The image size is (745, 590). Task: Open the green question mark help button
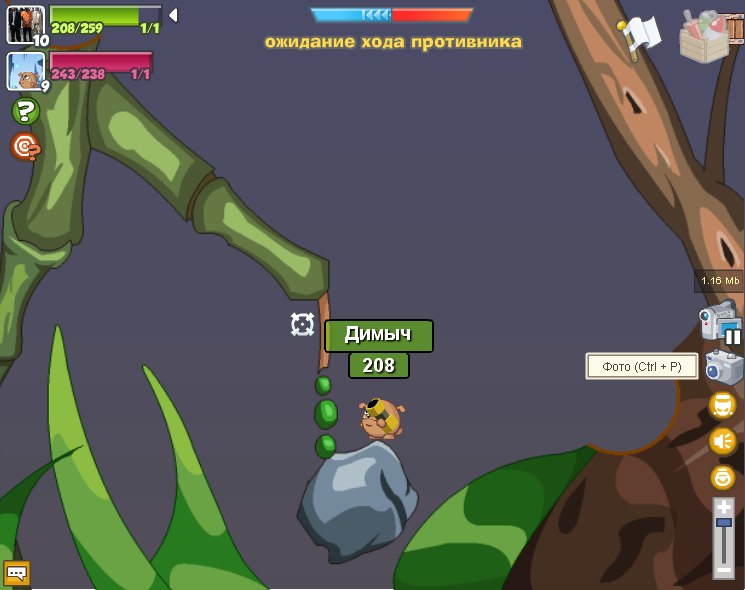coord(26,111)
